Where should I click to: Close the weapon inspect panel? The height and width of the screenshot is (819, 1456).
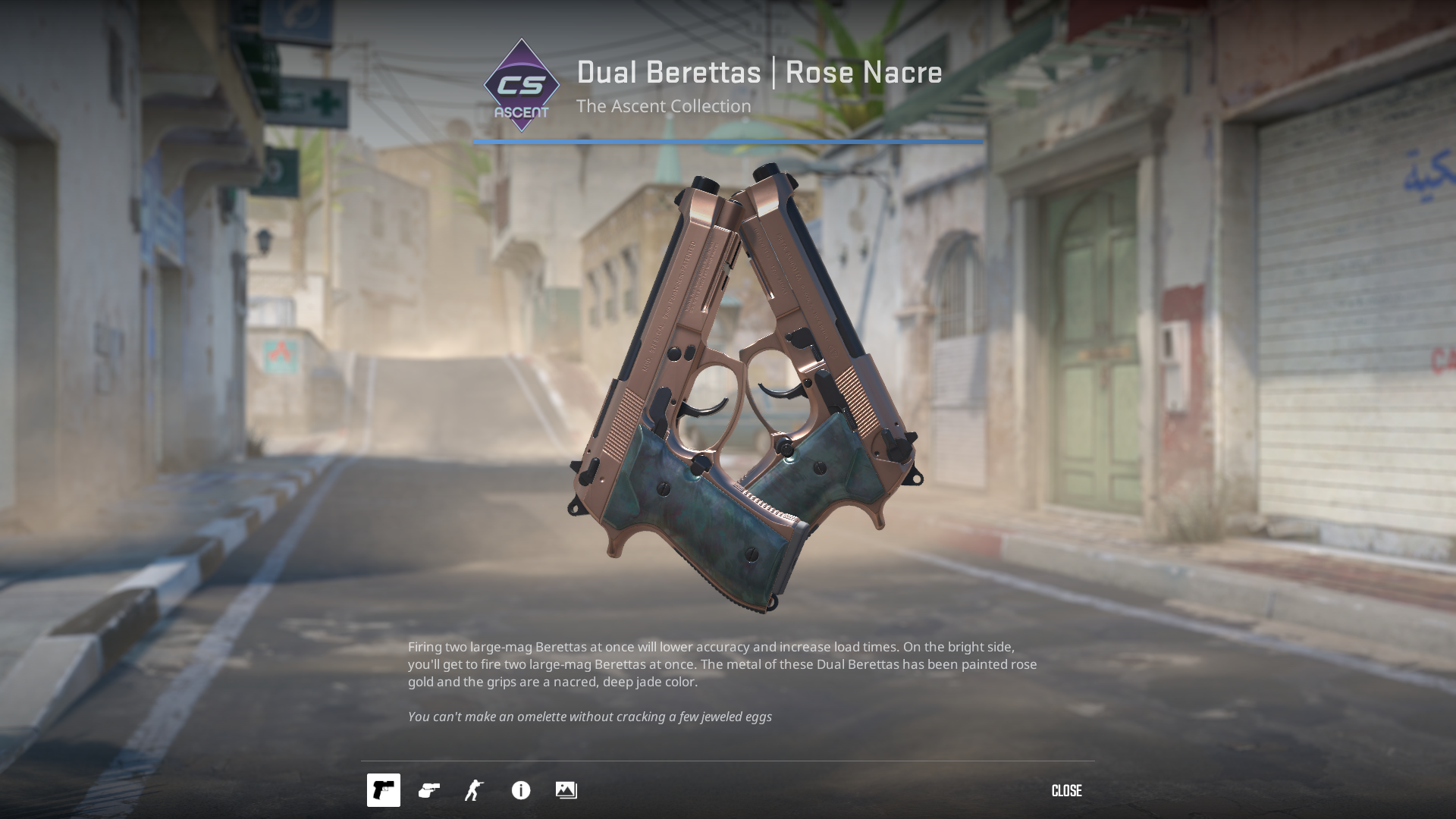[1066, 791]
